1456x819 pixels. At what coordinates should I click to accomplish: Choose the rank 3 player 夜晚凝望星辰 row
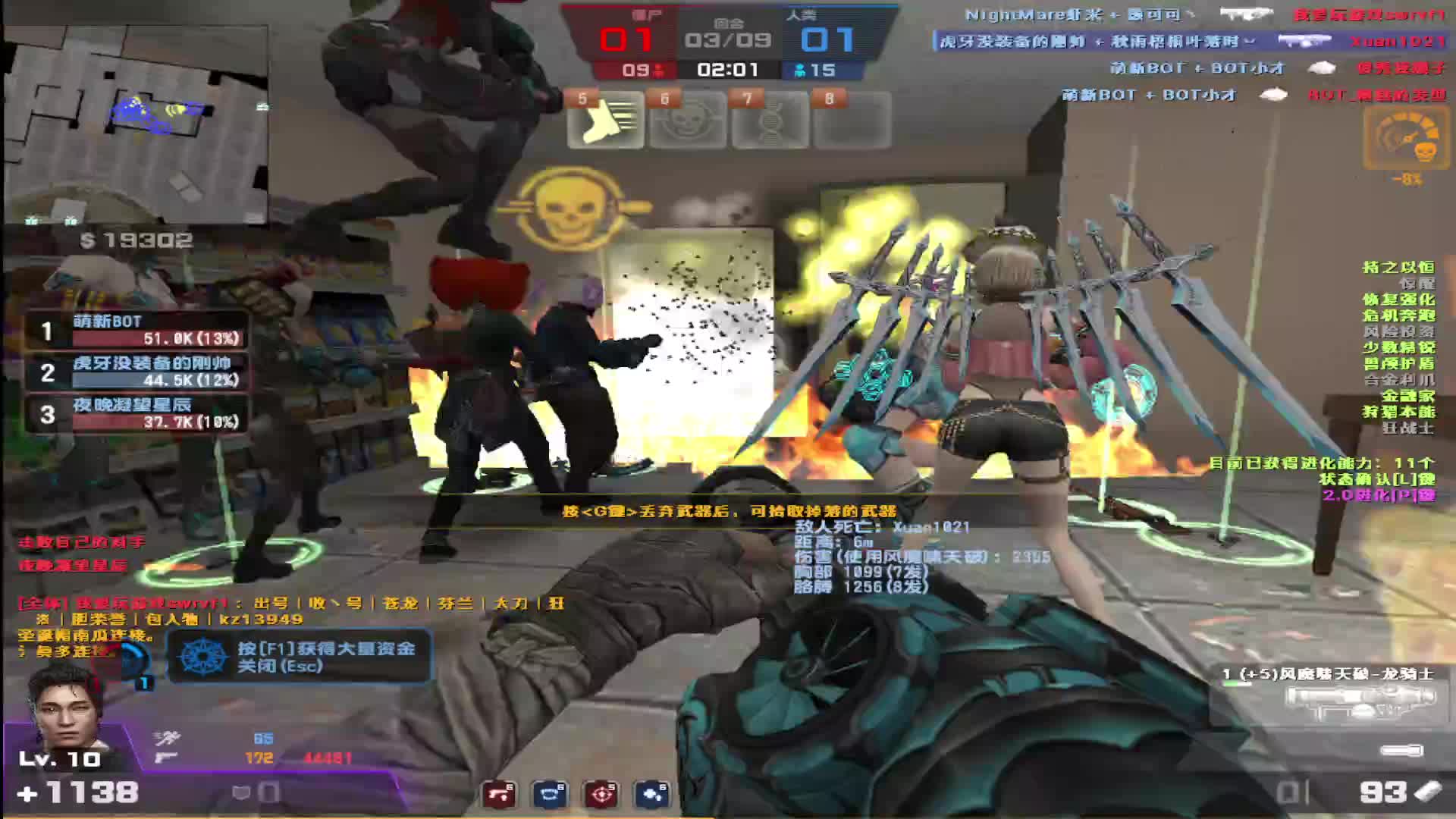pos(138,413)
